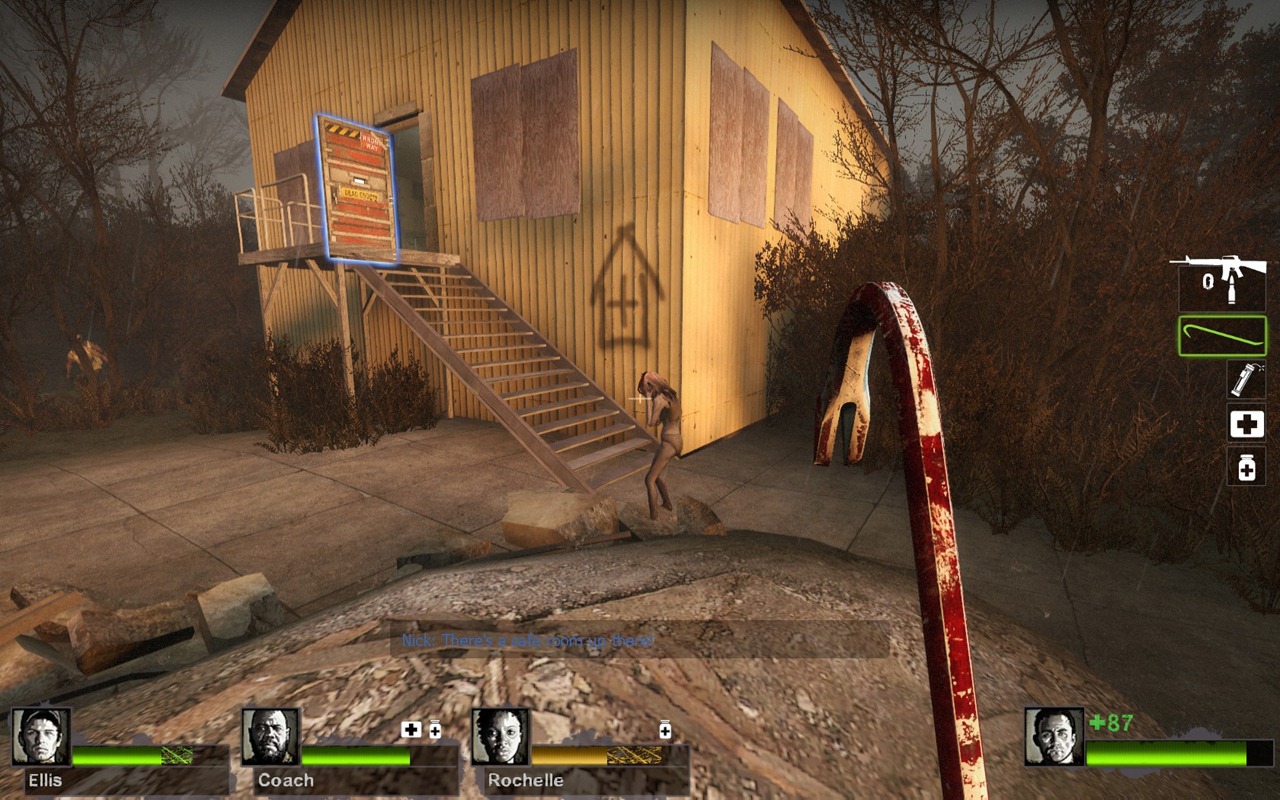Click Ellis's teammate portrait
1280x800 pixels.
click(x=41, y=737)
